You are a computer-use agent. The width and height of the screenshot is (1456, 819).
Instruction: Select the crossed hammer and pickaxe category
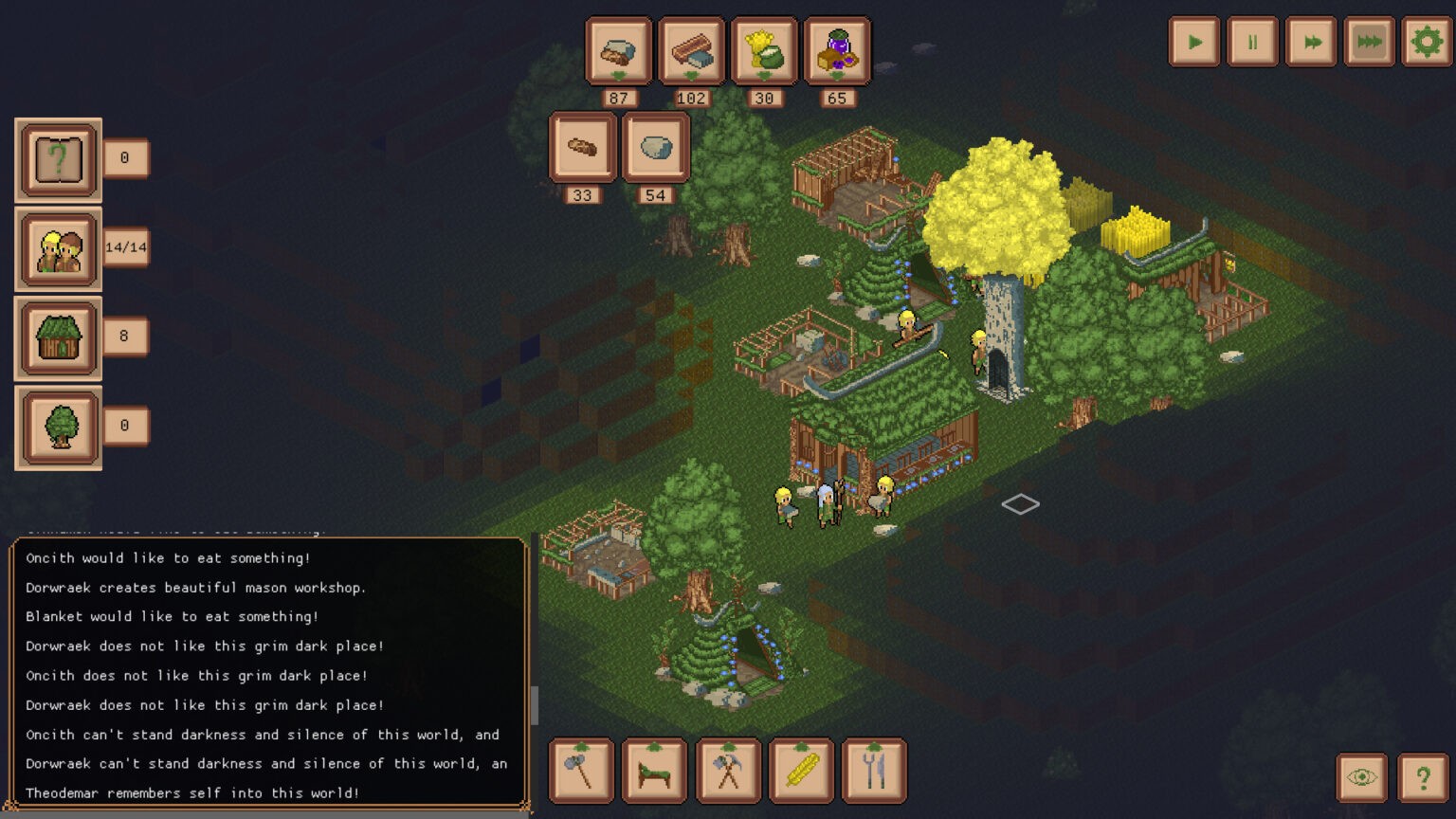[x=727, y=771]
